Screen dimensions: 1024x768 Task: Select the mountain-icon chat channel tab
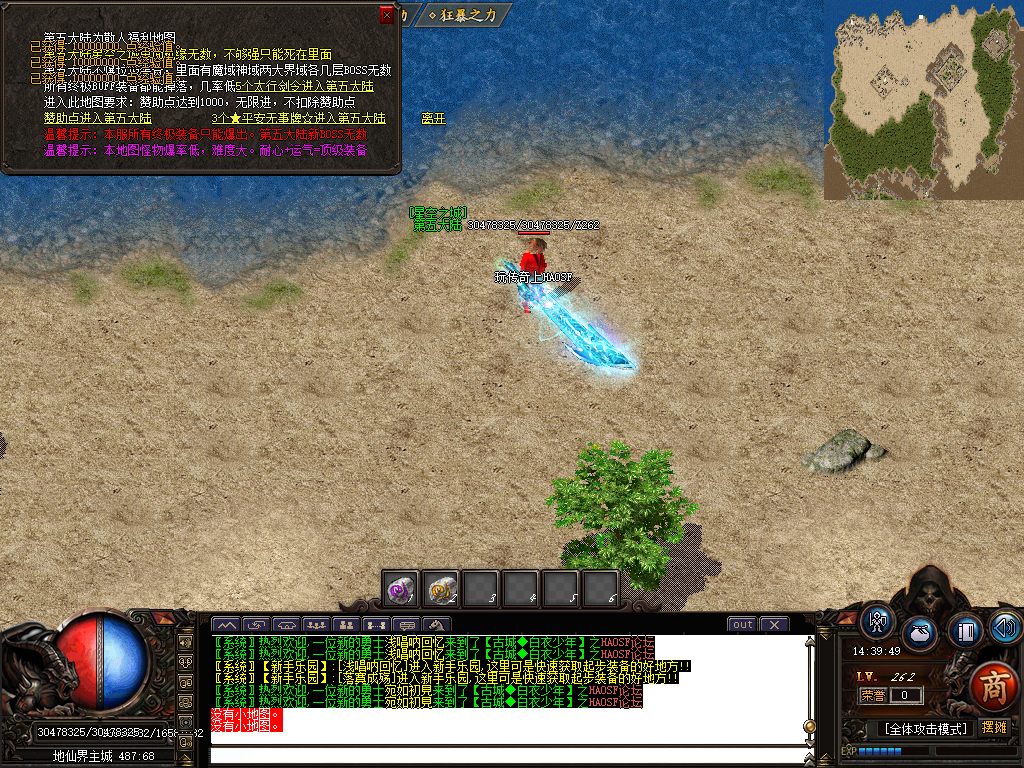(x=226, y=625)
